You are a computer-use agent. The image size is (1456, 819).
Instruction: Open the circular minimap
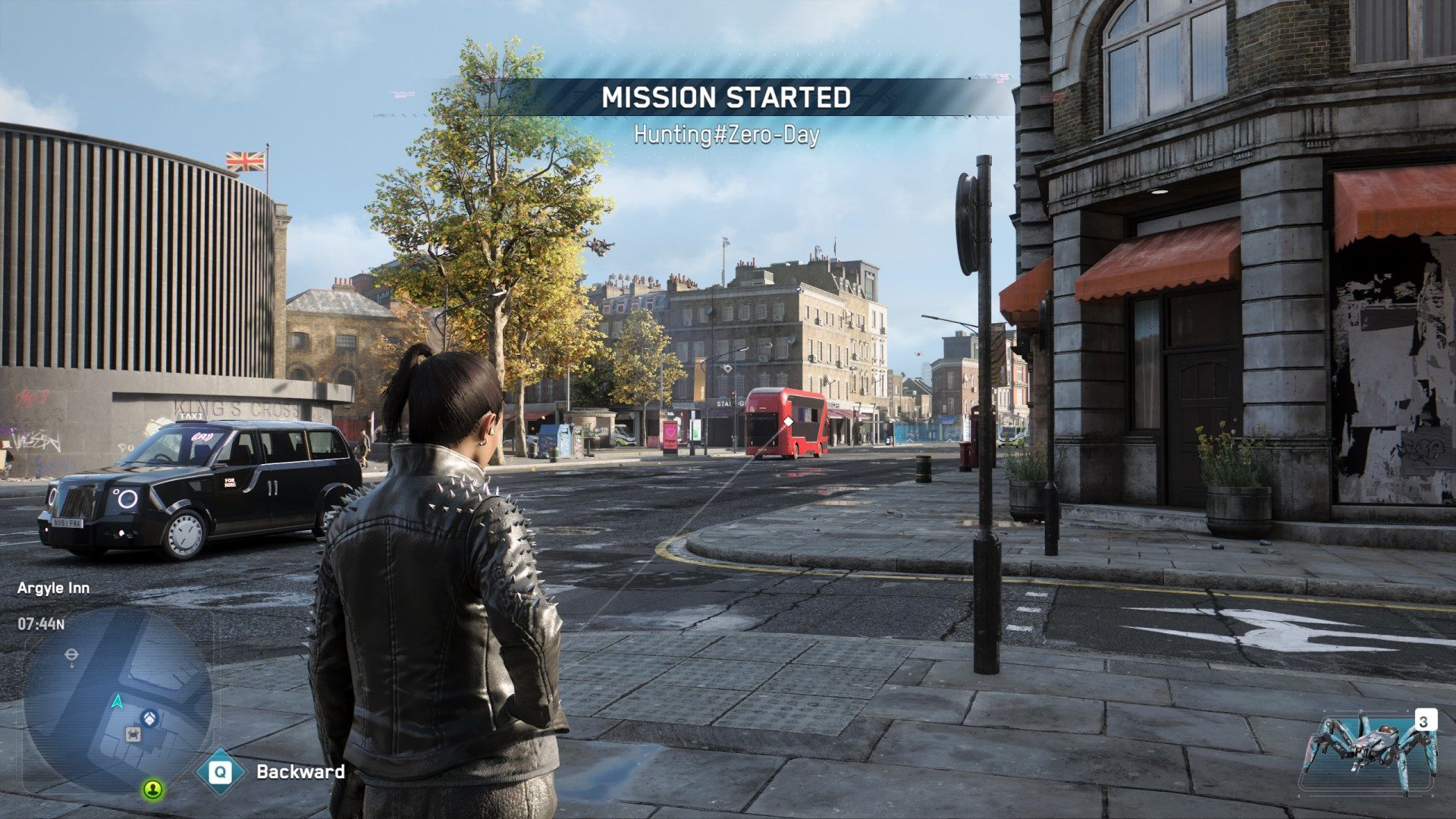(x=118, y=699)
